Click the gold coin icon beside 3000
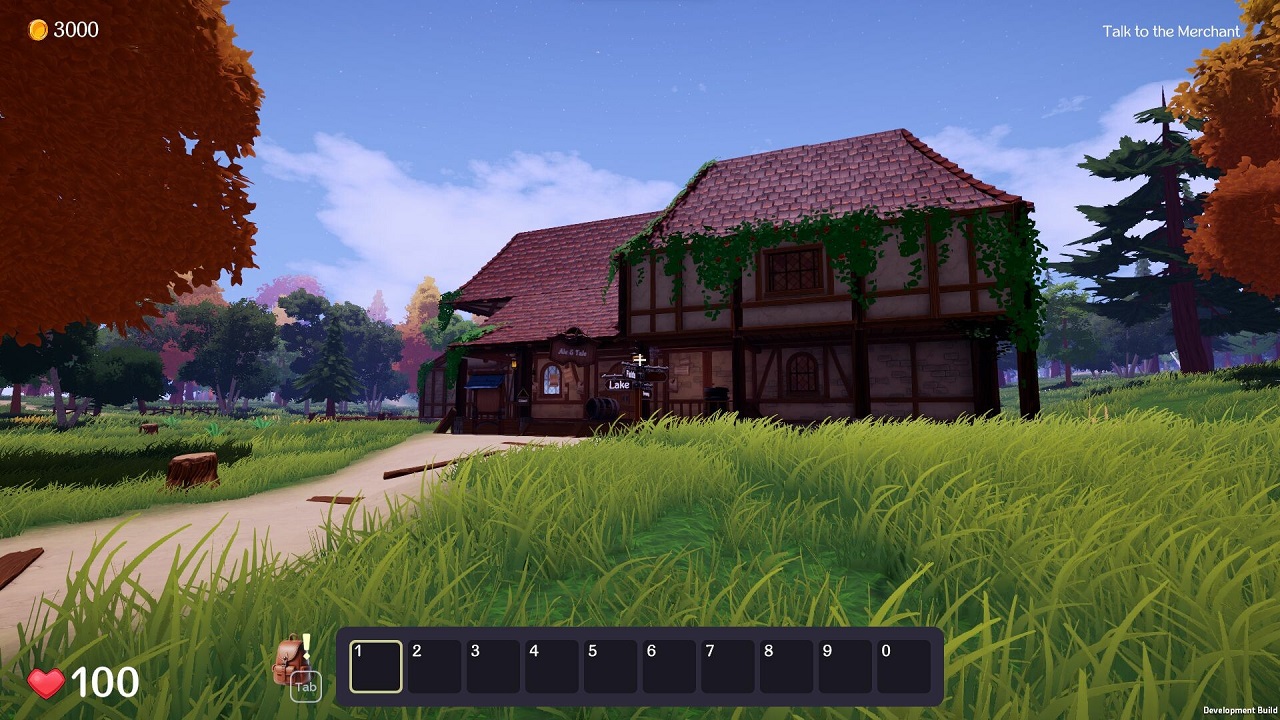This screenshot has width=1280, height=720. tap(36, 29)
